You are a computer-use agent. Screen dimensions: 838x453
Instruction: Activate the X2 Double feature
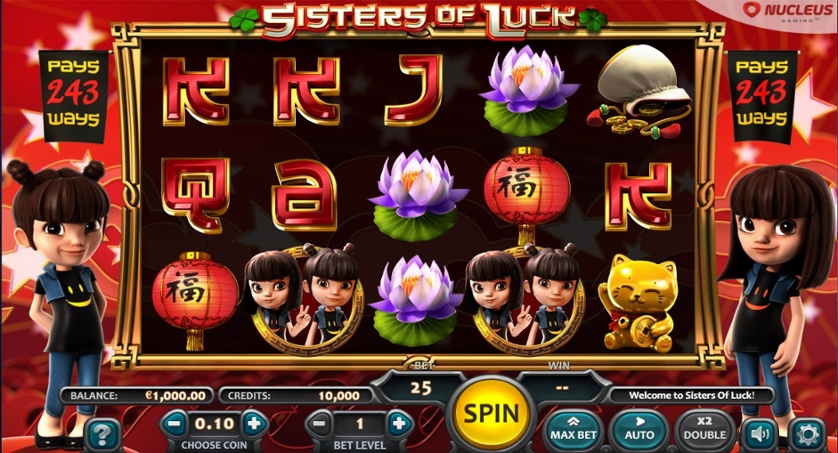pos(705,429)
